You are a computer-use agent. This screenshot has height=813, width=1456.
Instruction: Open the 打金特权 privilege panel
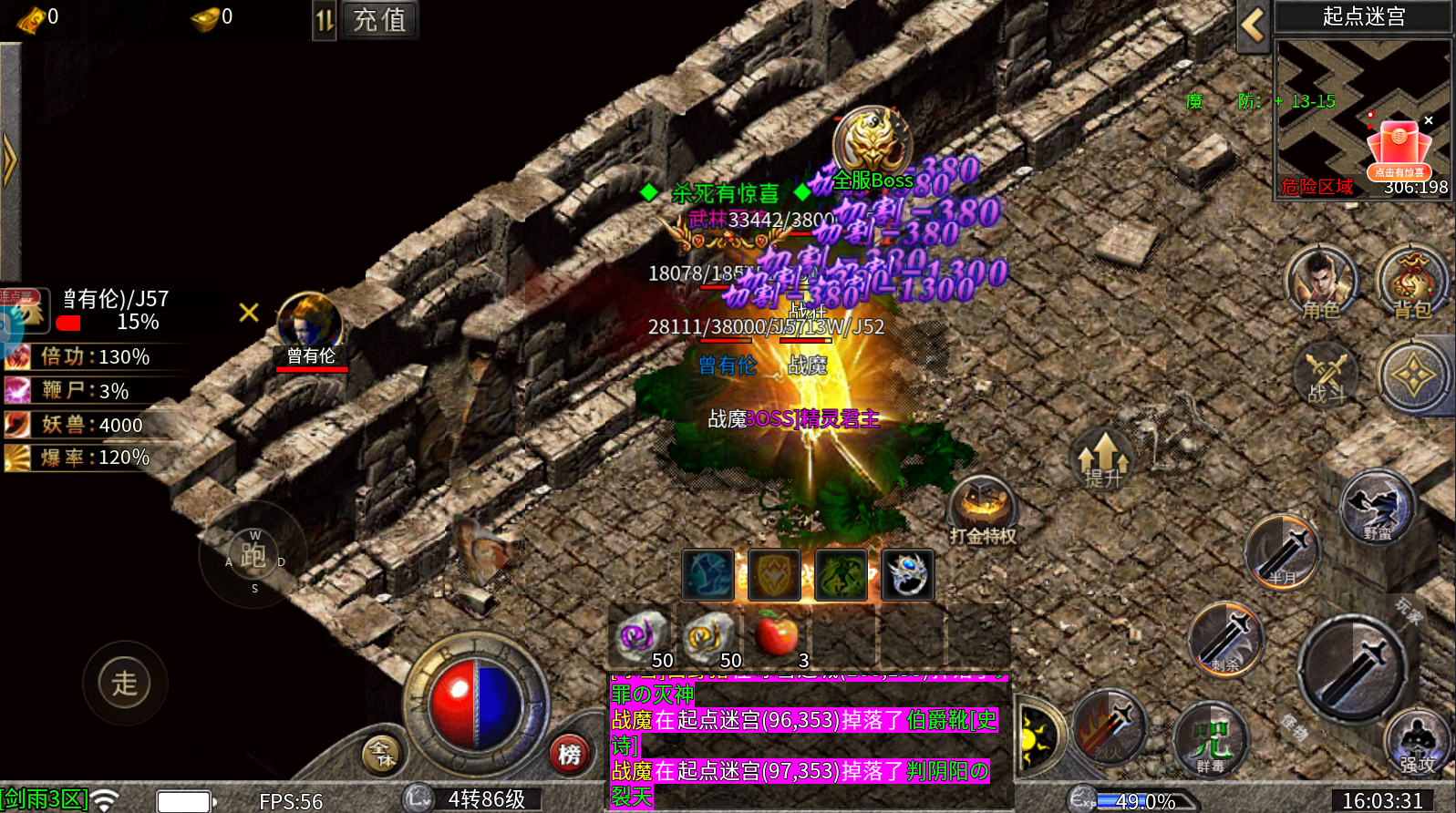[983, 509]
